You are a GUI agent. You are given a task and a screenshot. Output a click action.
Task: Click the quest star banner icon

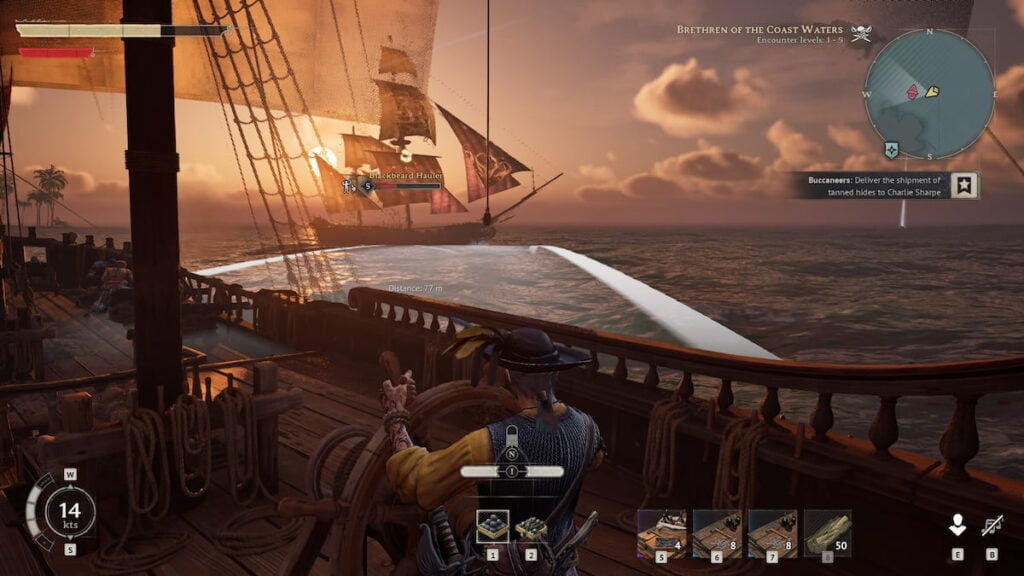tap(964, 186)
